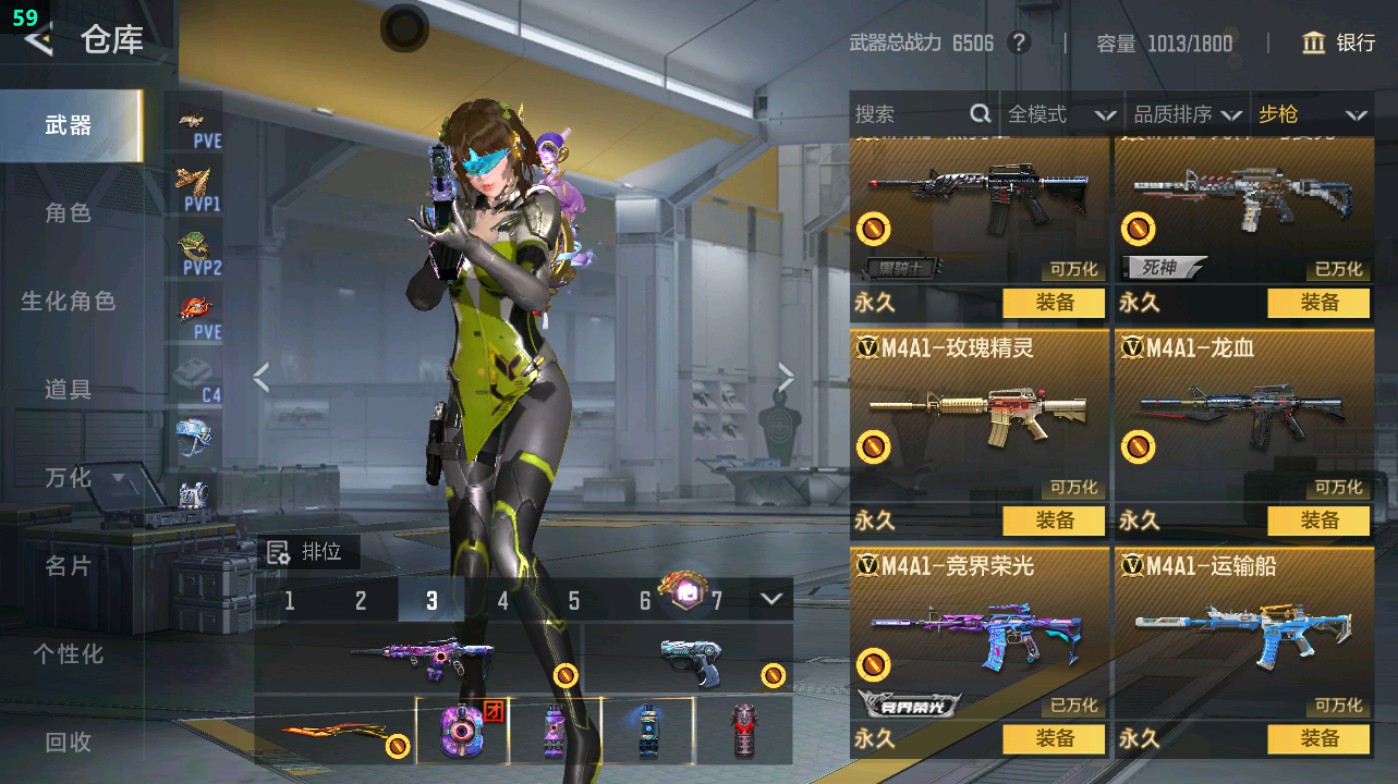Go to the 个性化 personalization tab
This screenshot has width=1398, height=784.
pos(68,653)
